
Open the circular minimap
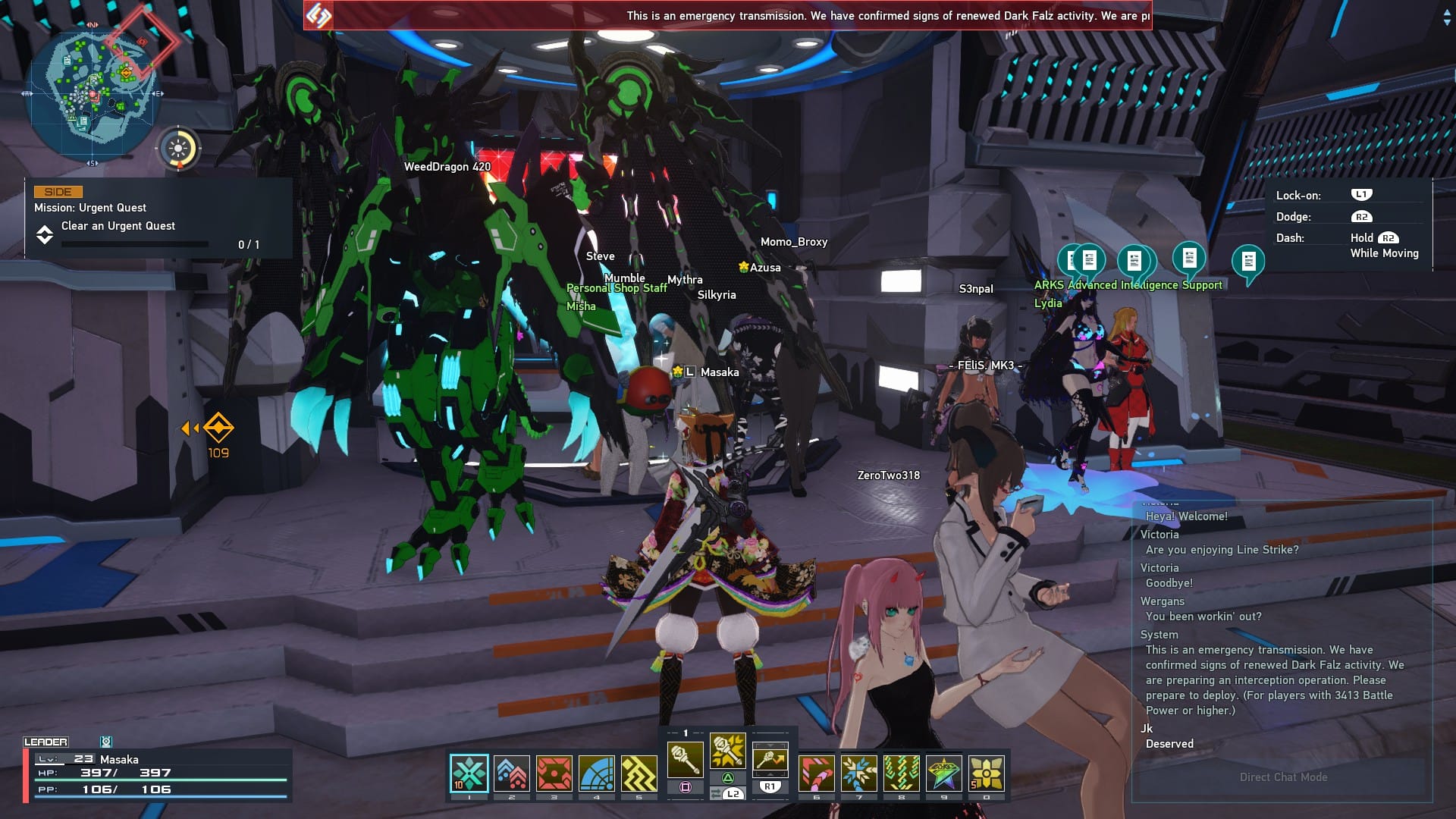point(93,93)
